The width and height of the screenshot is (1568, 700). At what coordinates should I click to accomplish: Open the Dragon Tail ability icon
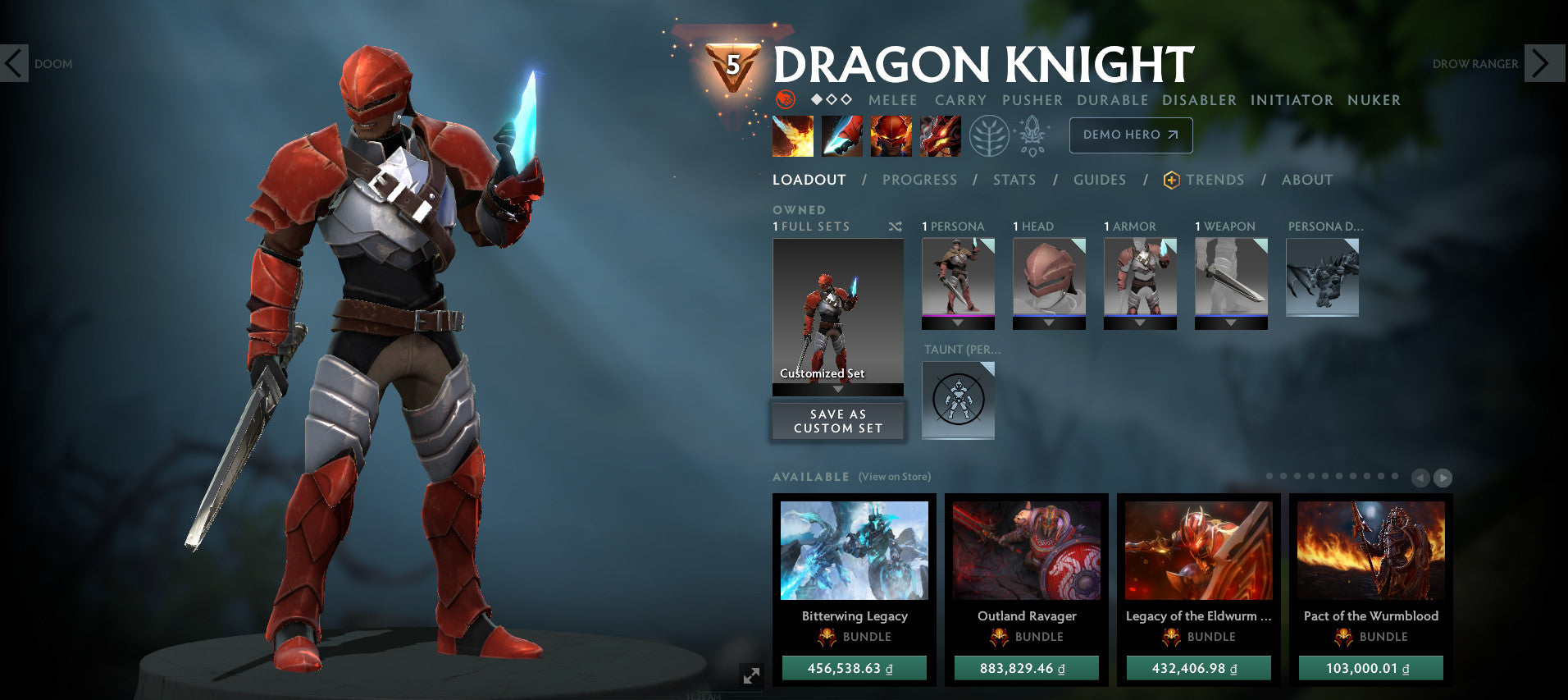(x=842, y=135)
